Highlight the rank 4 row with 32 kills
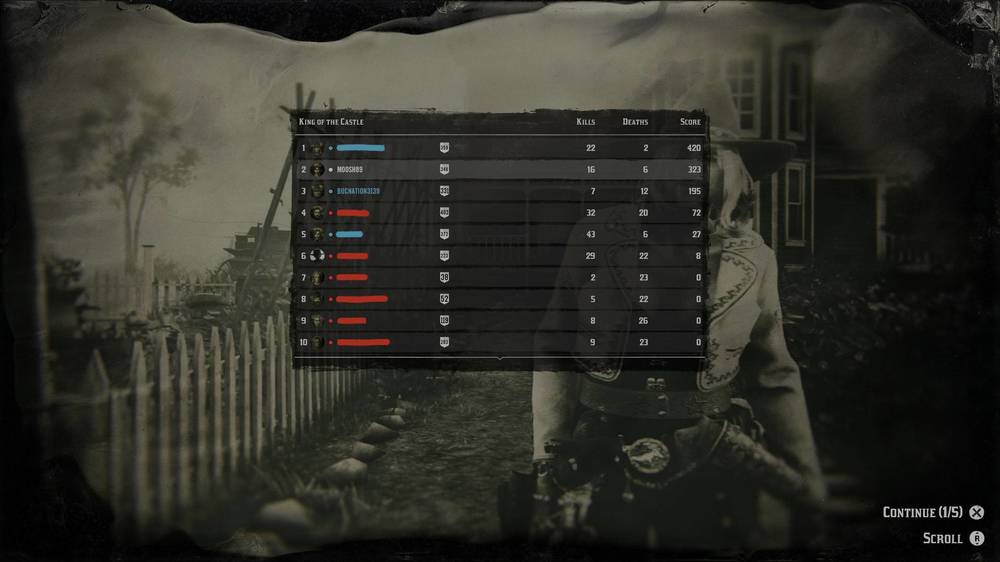The height and width of the screenshot is (562, 1000). pyautogui.click(x=500, y=213)
